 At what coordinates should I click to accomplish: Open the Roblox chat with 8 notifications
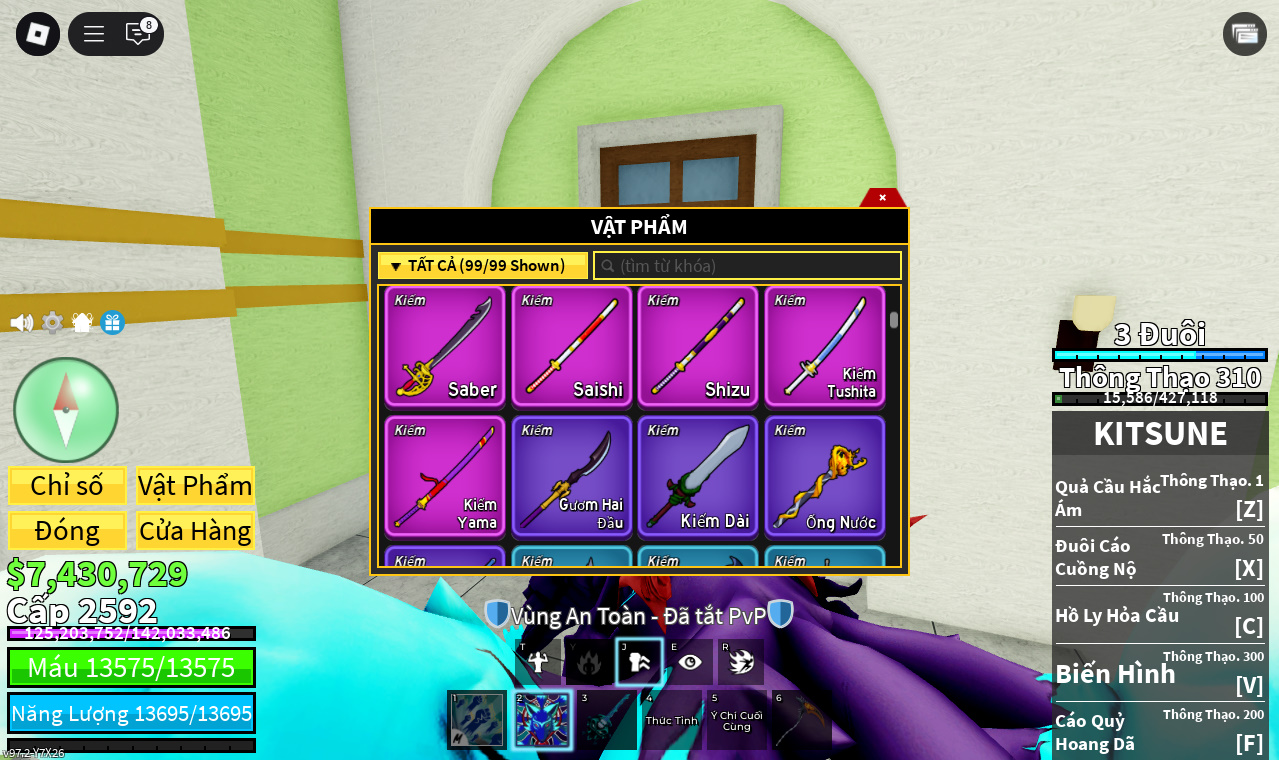pos(138,34)
